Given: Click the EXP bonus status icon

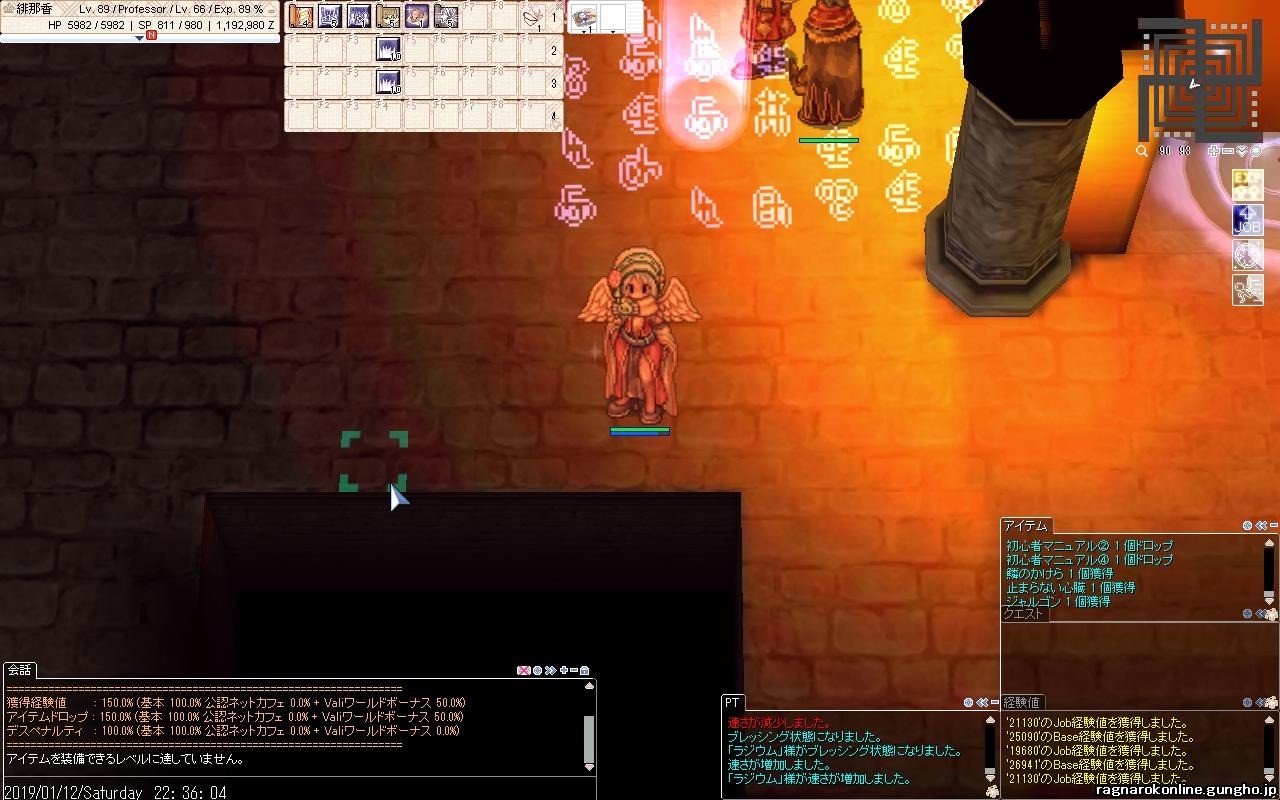Looking at the screenshot, I should coord(1247,186).
